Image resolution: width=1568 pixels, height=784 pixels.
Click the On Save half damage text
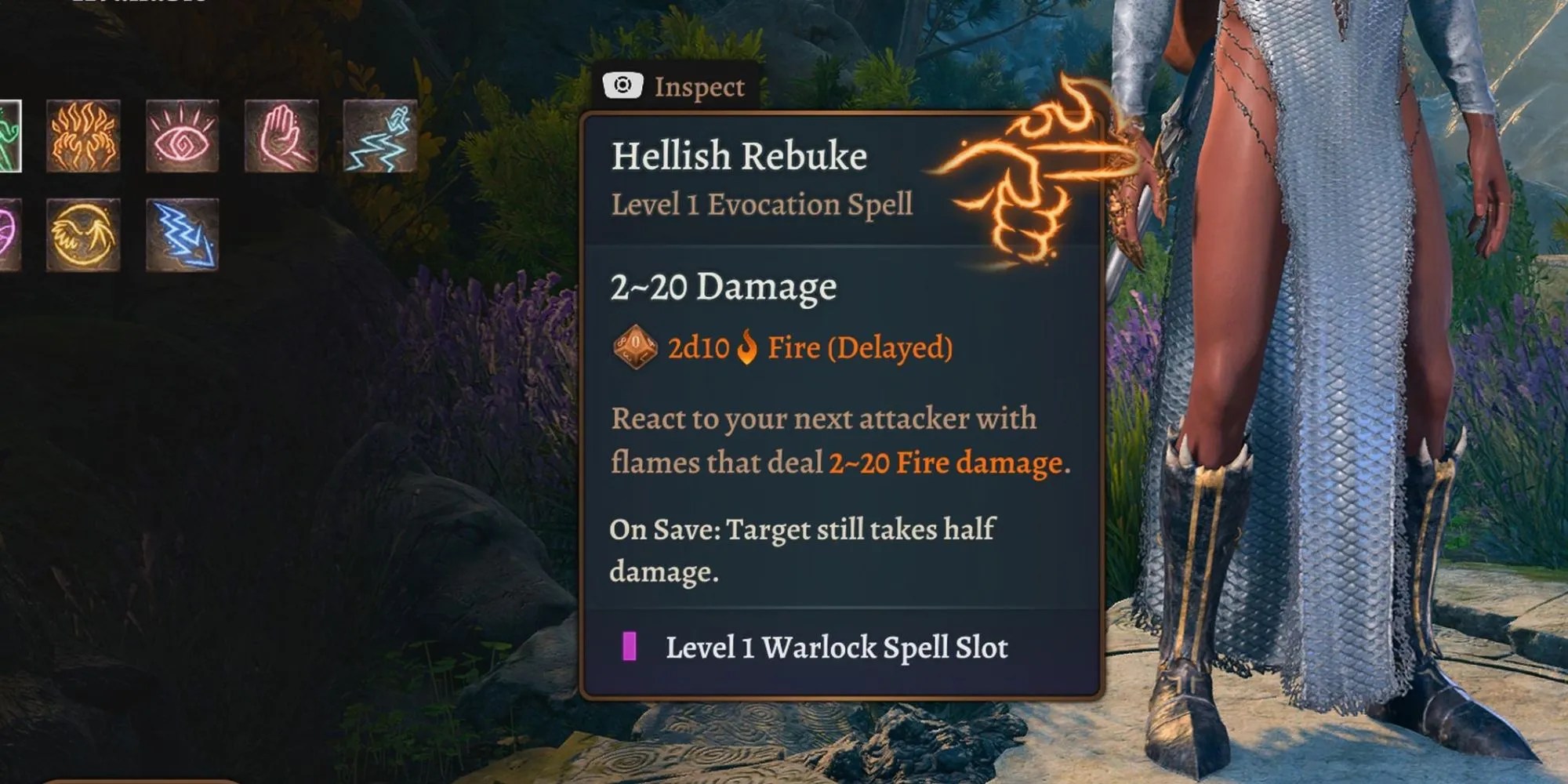pyautogui.click(x=801, y=530)
